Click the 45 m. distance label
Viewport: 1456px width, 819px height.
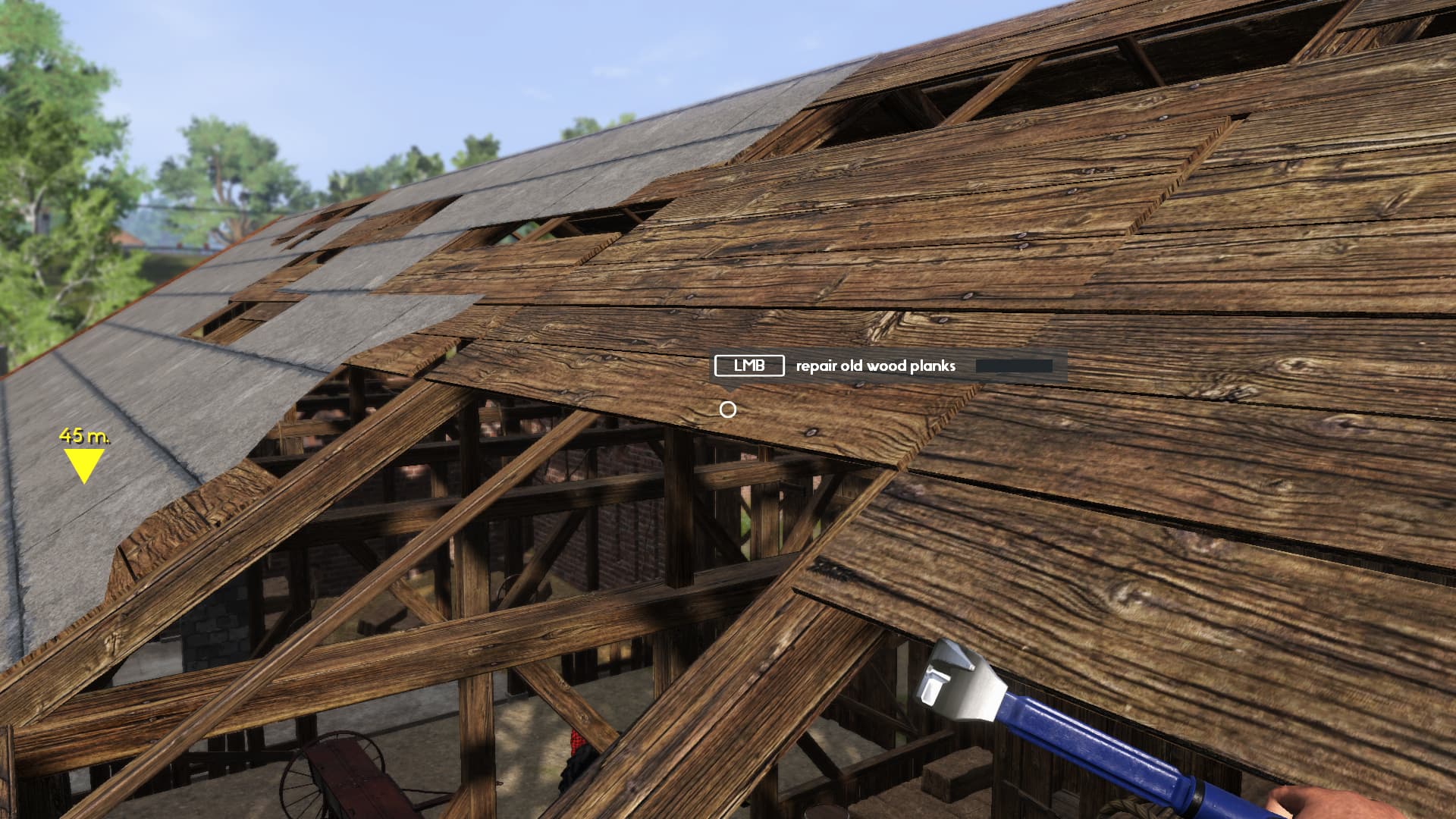83,437
